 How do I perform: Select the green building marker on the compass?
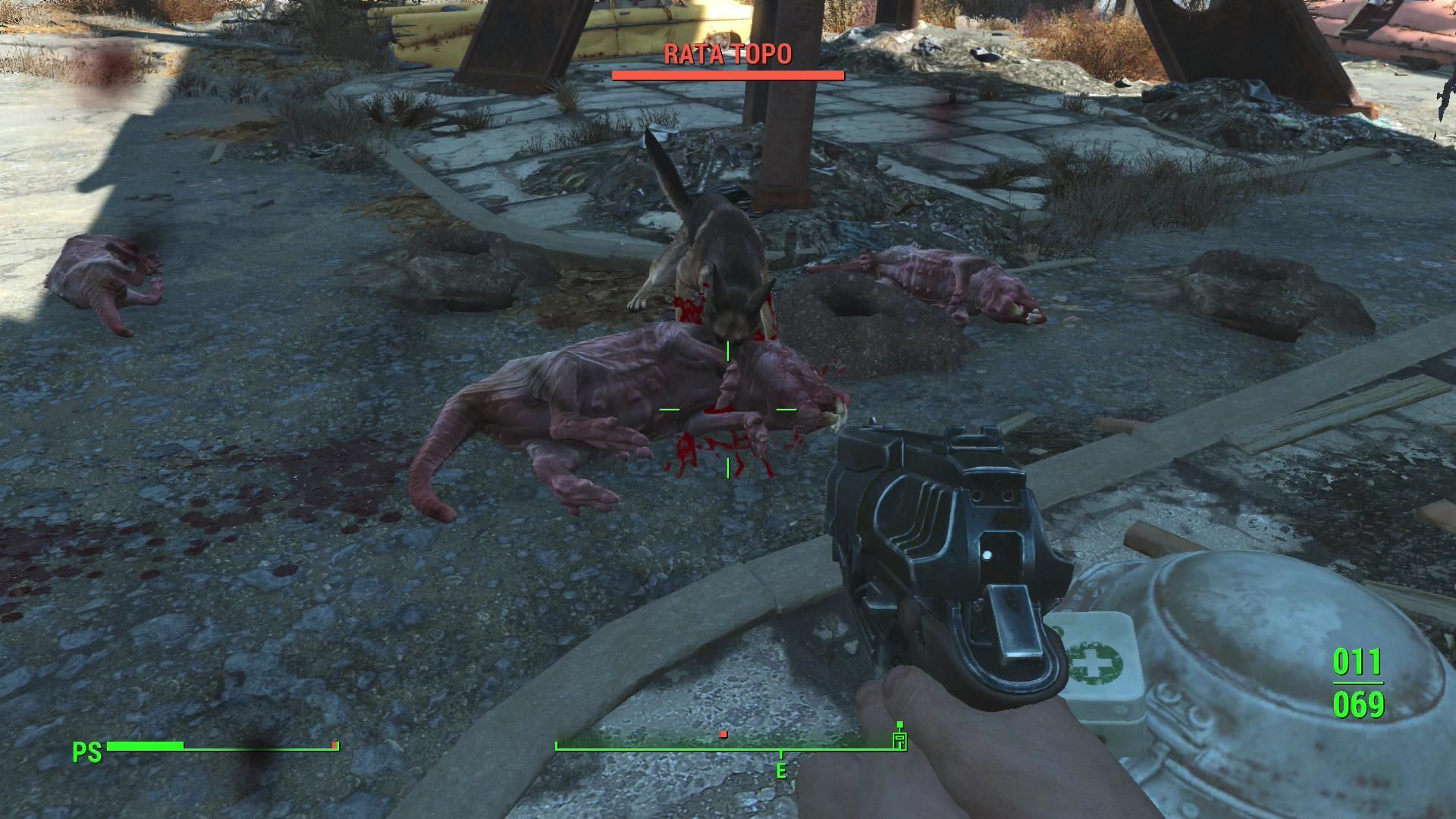coord(899,739)
